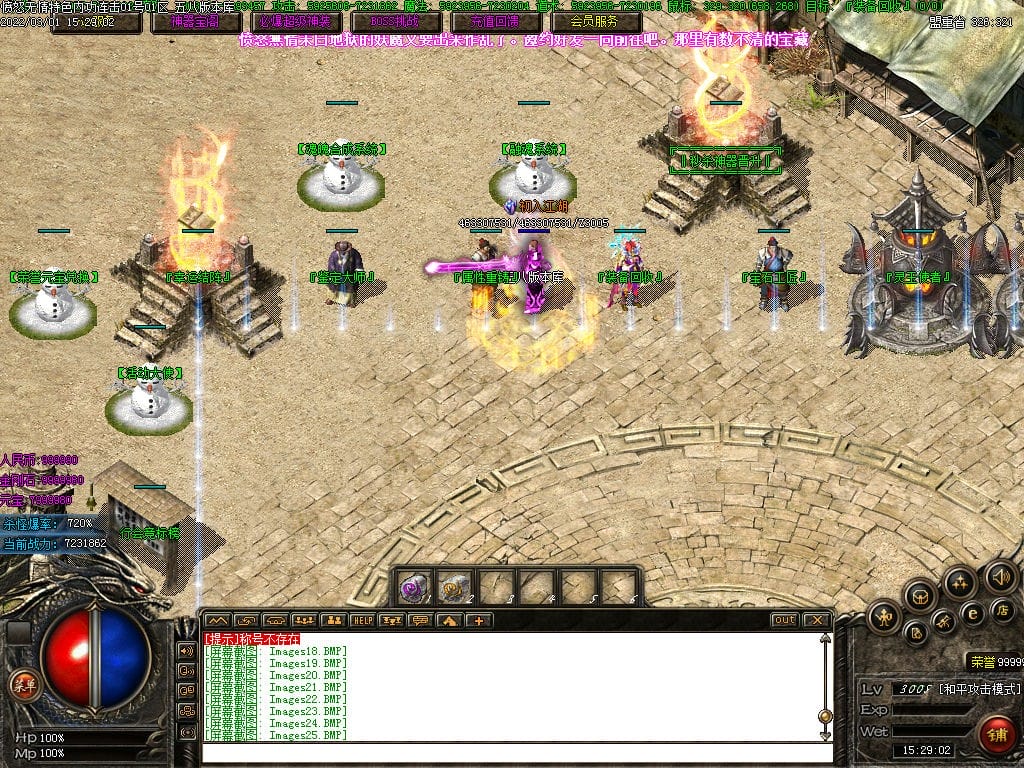Open the character equipment figure icon

click(x=884, y=617)
